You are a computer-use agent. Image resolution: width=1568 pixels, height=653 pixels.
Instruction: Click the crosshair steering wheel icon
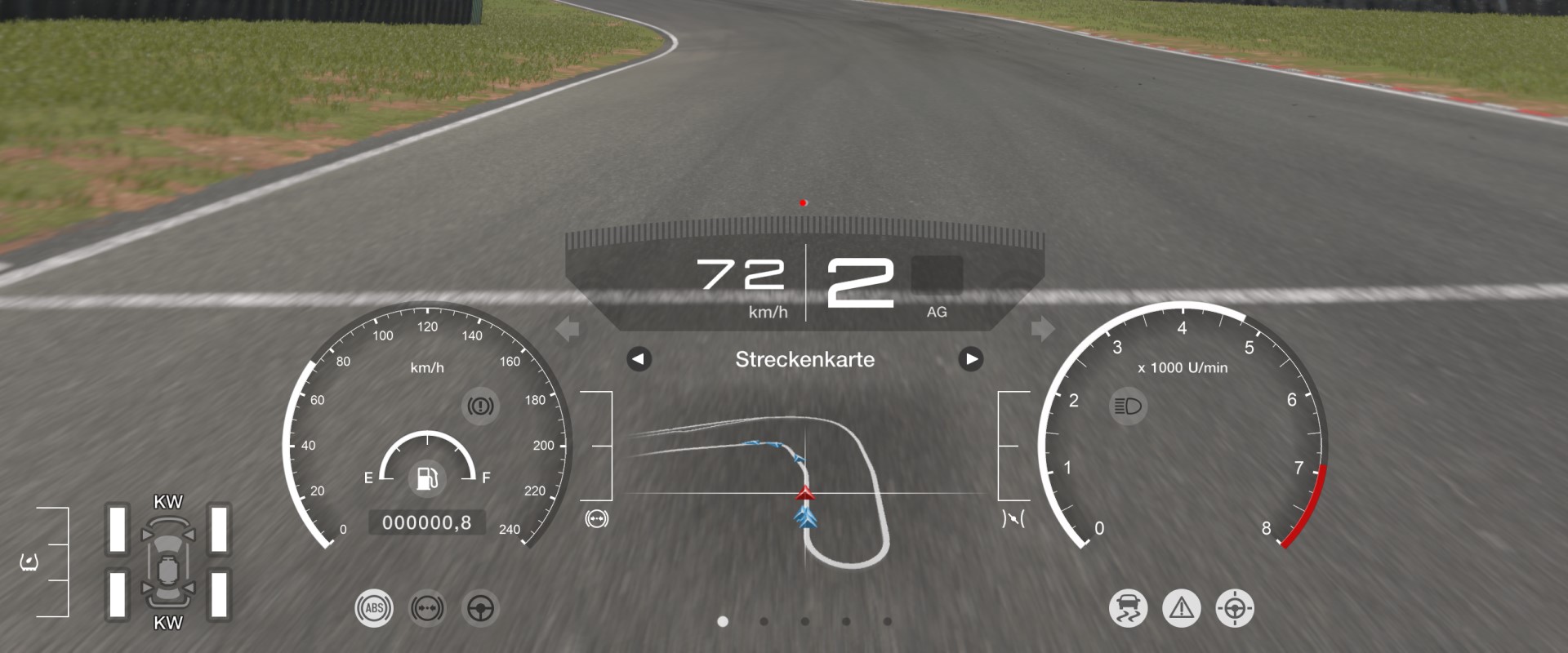(x=1235, y=608)
